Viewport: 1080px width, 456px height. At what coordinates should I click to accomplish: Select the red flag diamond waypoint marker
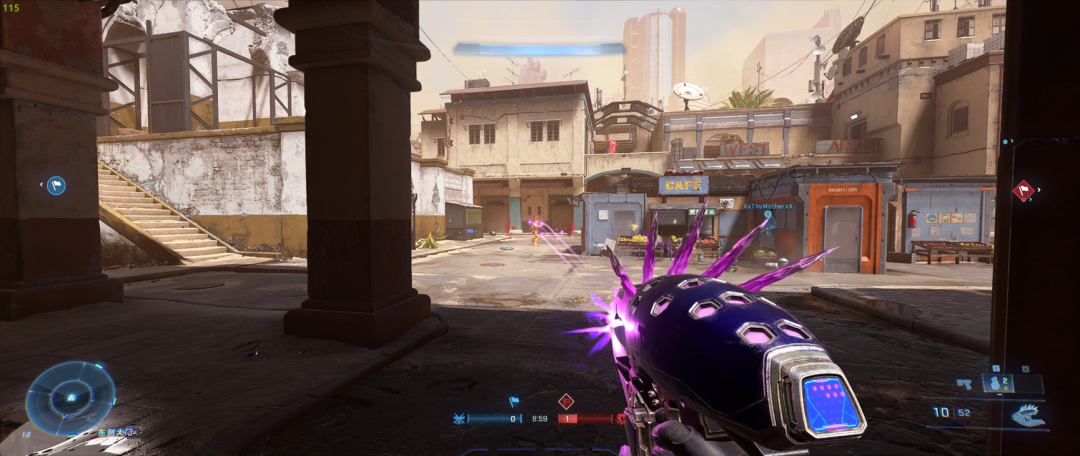[1022, 190]
